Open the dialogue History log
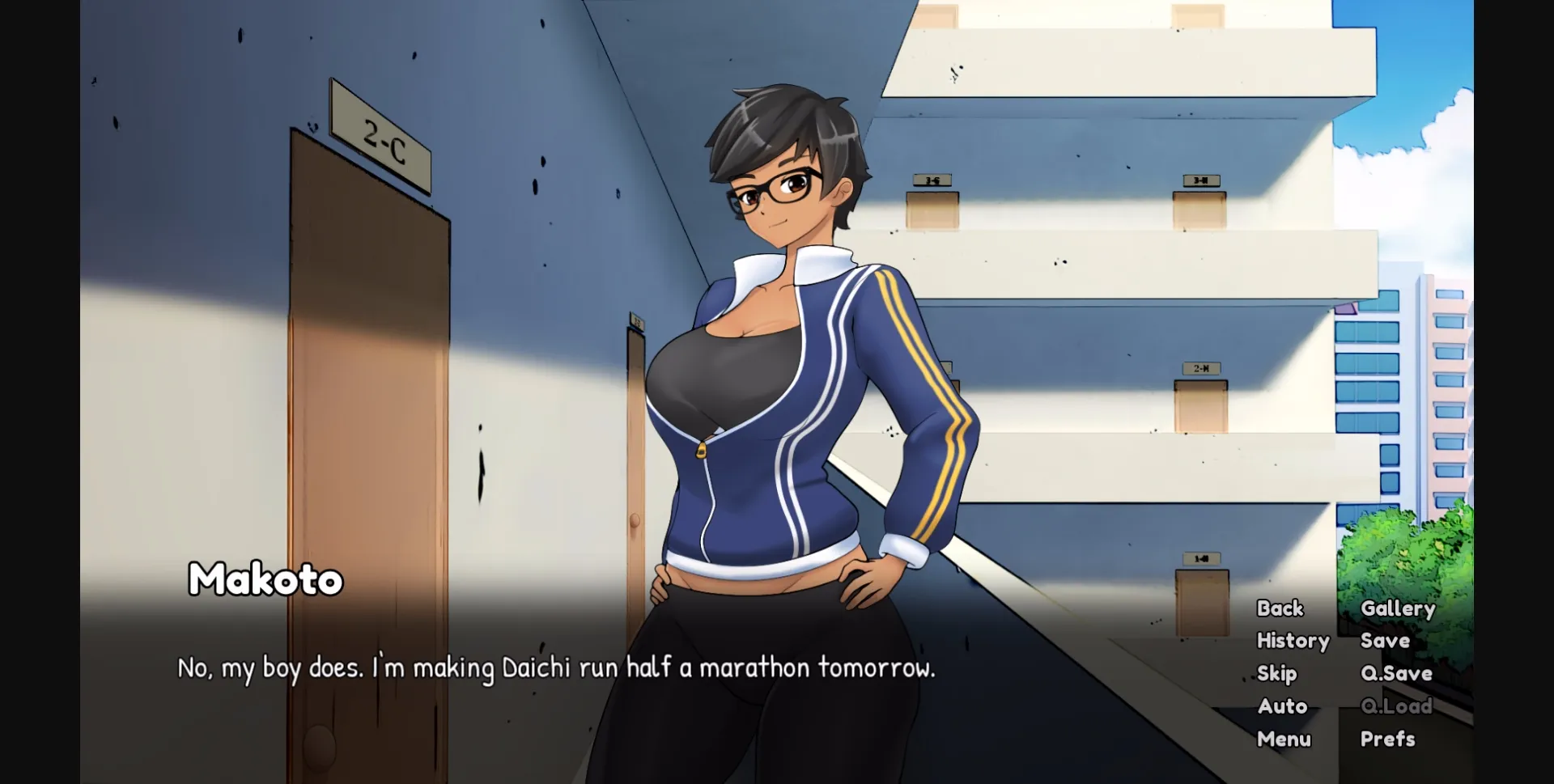 1293,640
